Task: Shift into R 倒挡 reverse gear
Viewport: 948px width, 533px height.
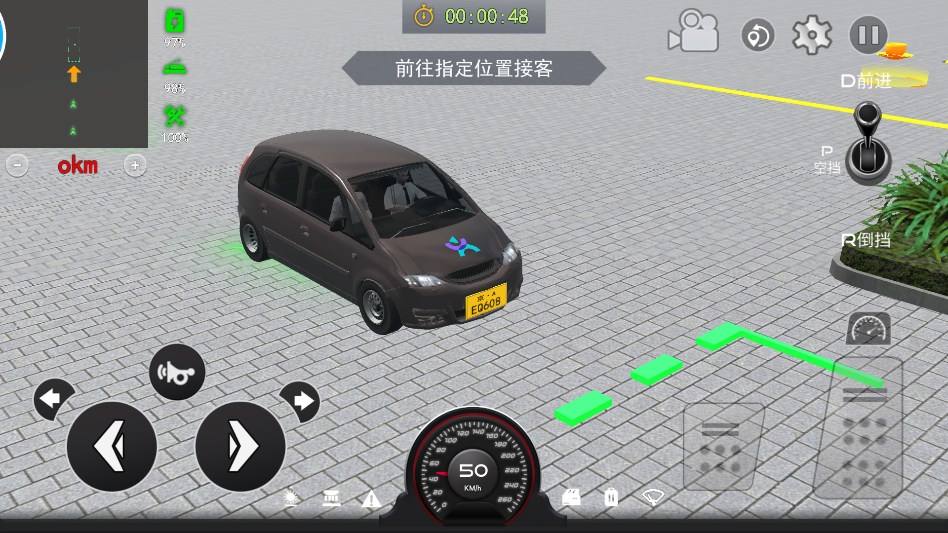Action: (866, 240)
